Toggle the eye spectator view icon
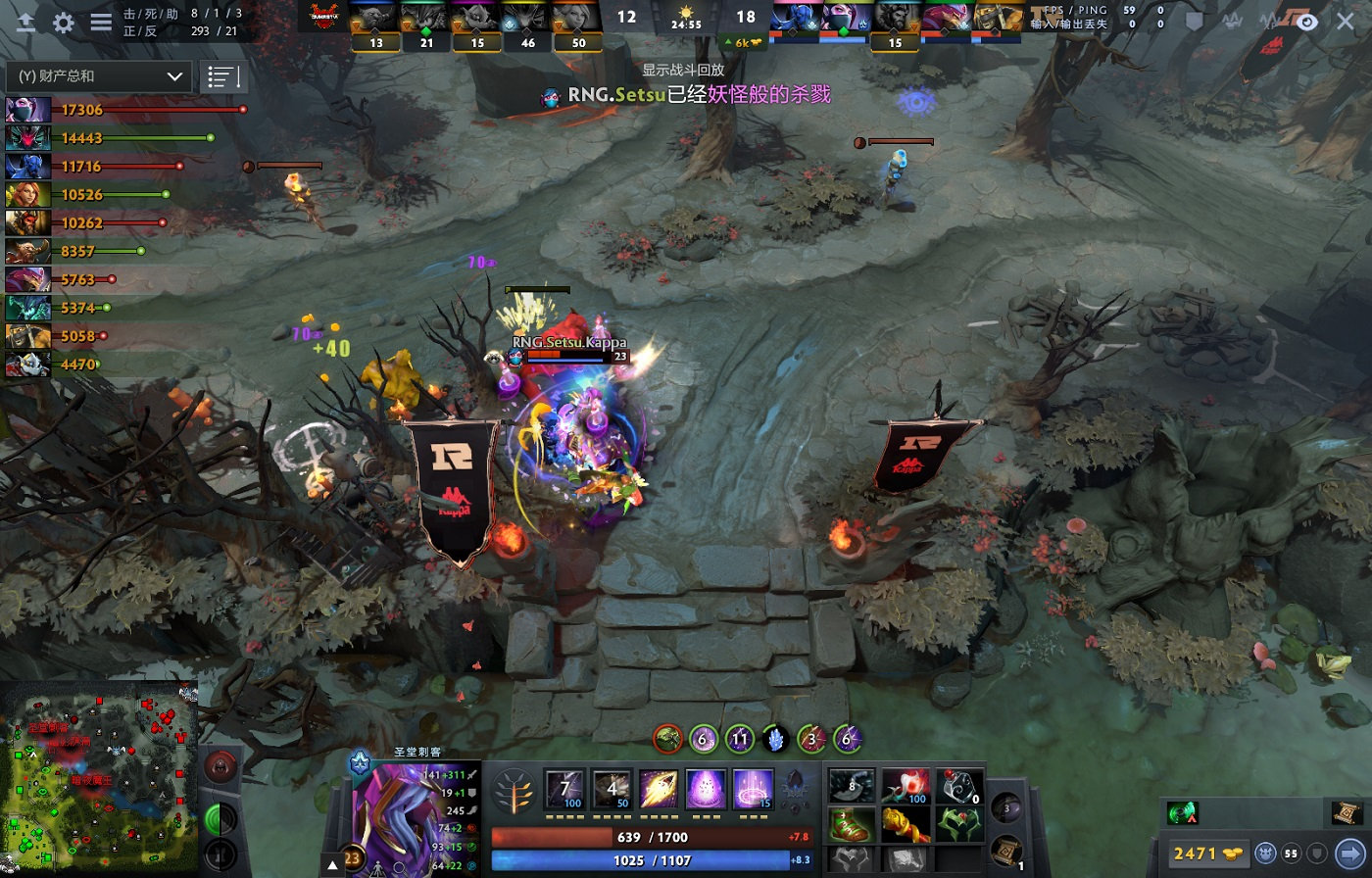The width and height of the screenshot is (1372, 878). 1307,22
